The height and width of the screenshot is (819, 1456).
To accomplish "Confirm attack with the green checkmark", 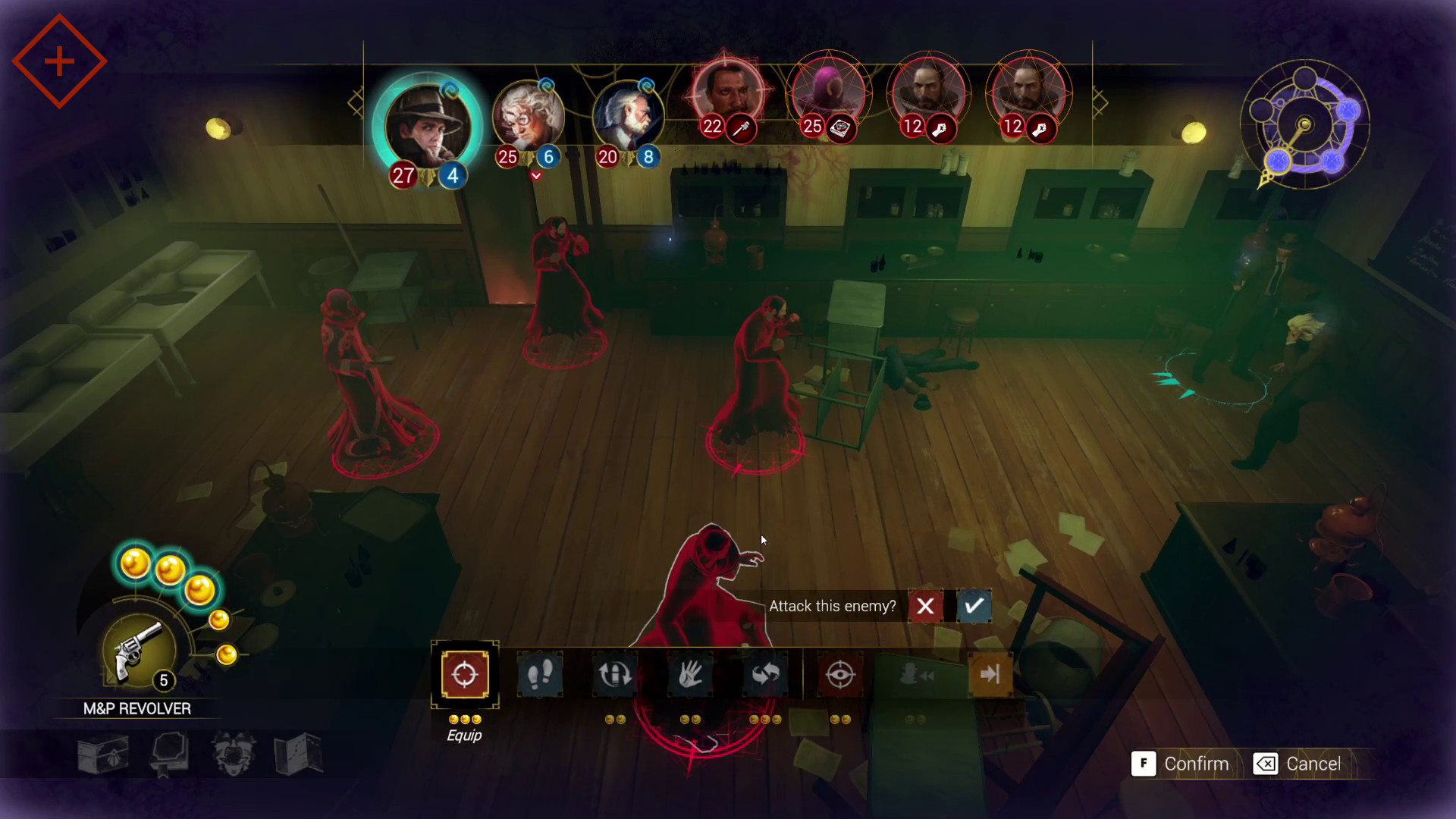I will 974,607.
